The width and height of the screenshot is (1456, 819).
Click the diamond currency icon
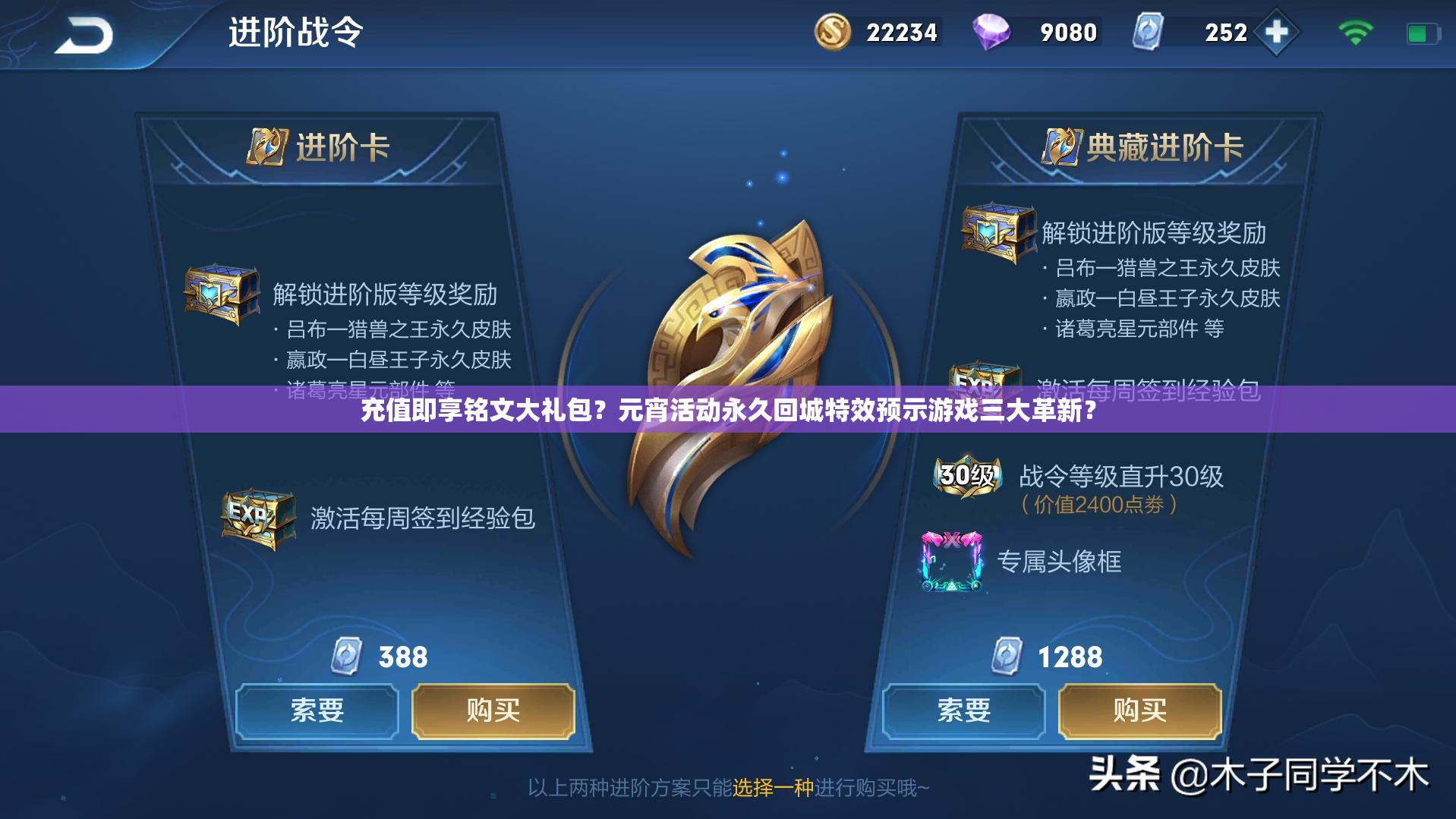[x=996, y=32]
